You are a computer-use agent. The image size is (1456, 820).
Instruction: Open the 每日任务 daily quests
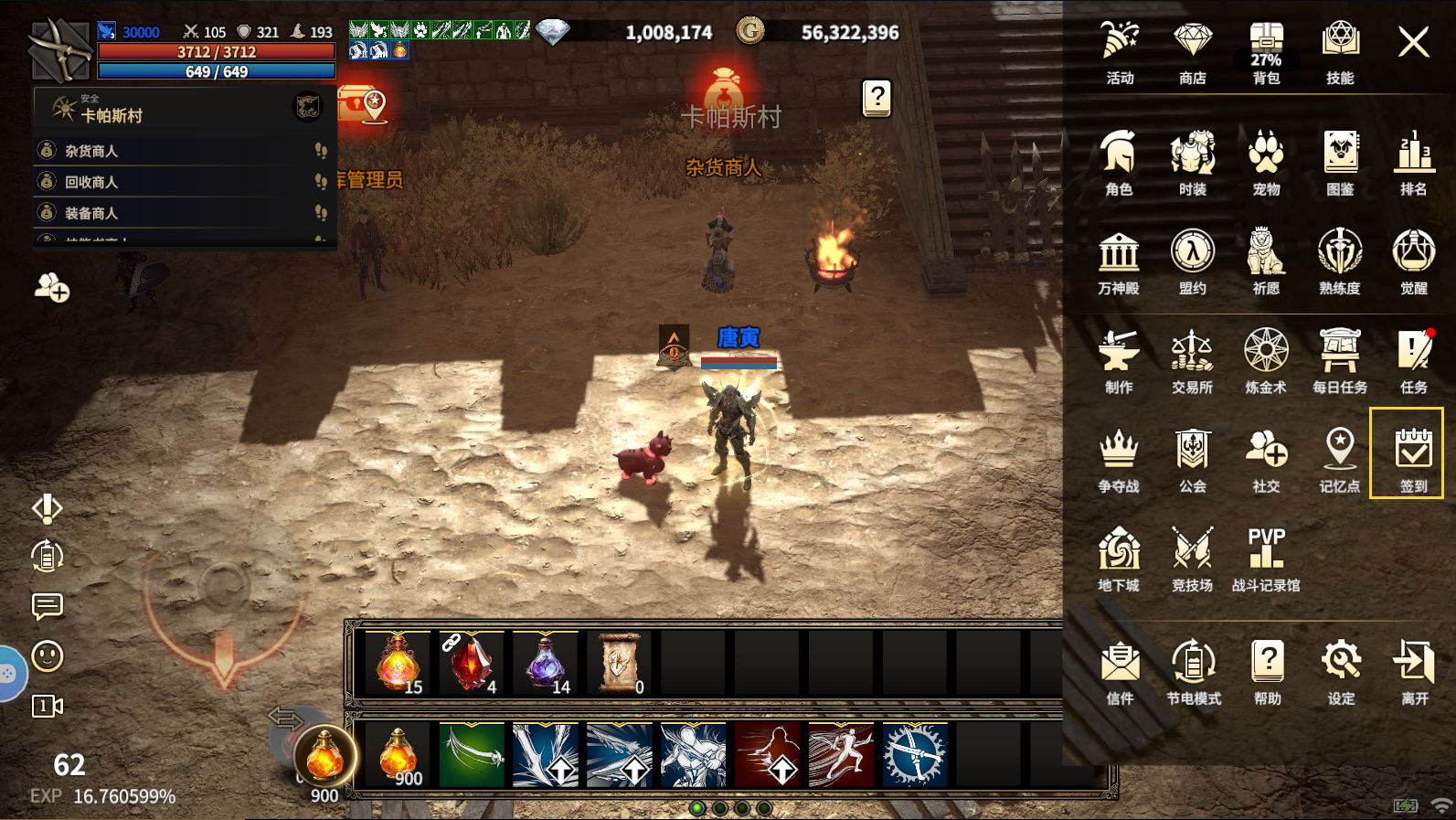click(1340, 361)
